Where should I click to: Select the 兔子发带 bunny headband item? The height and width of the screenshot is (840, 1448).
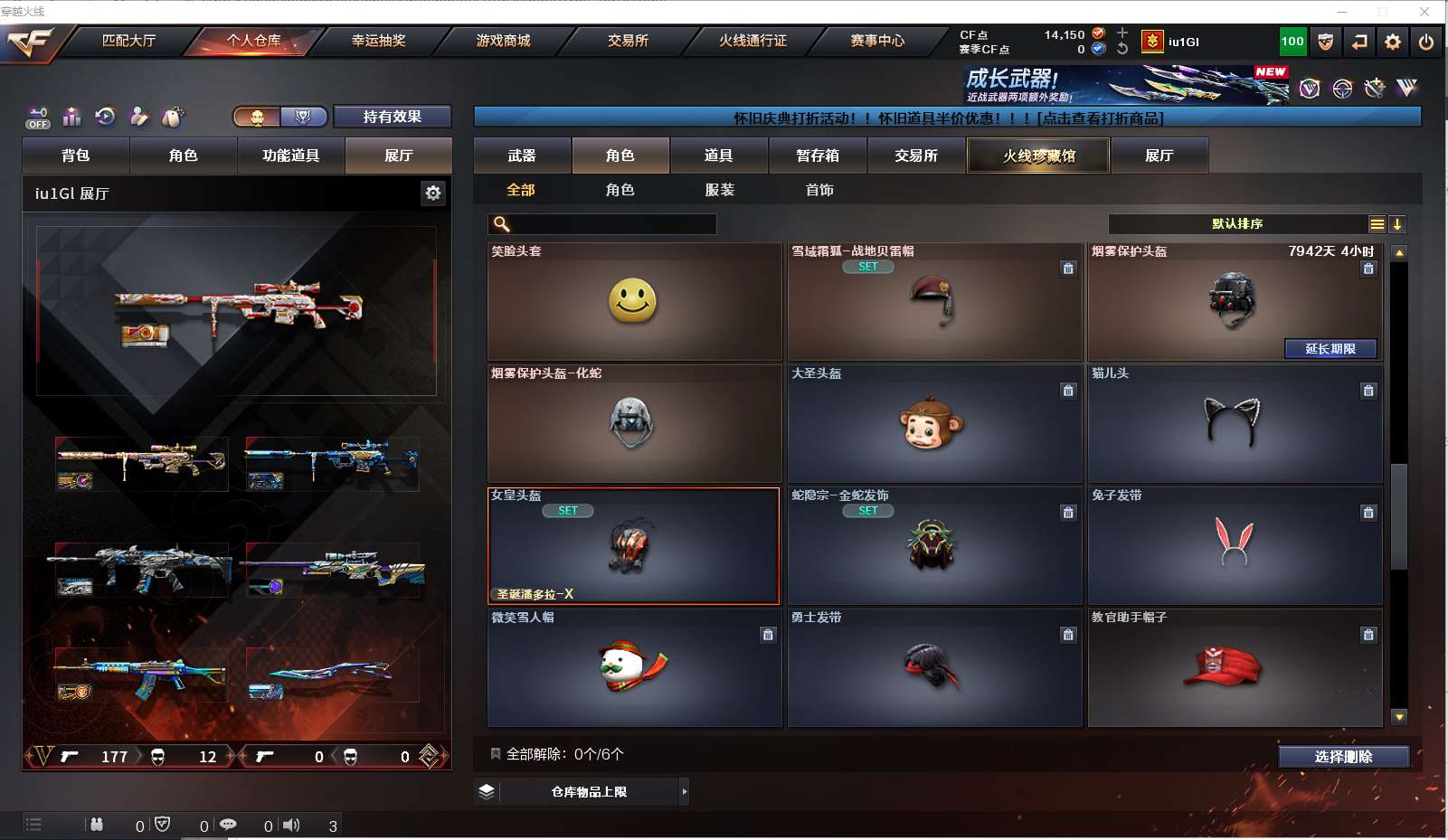click(1234, 546)
